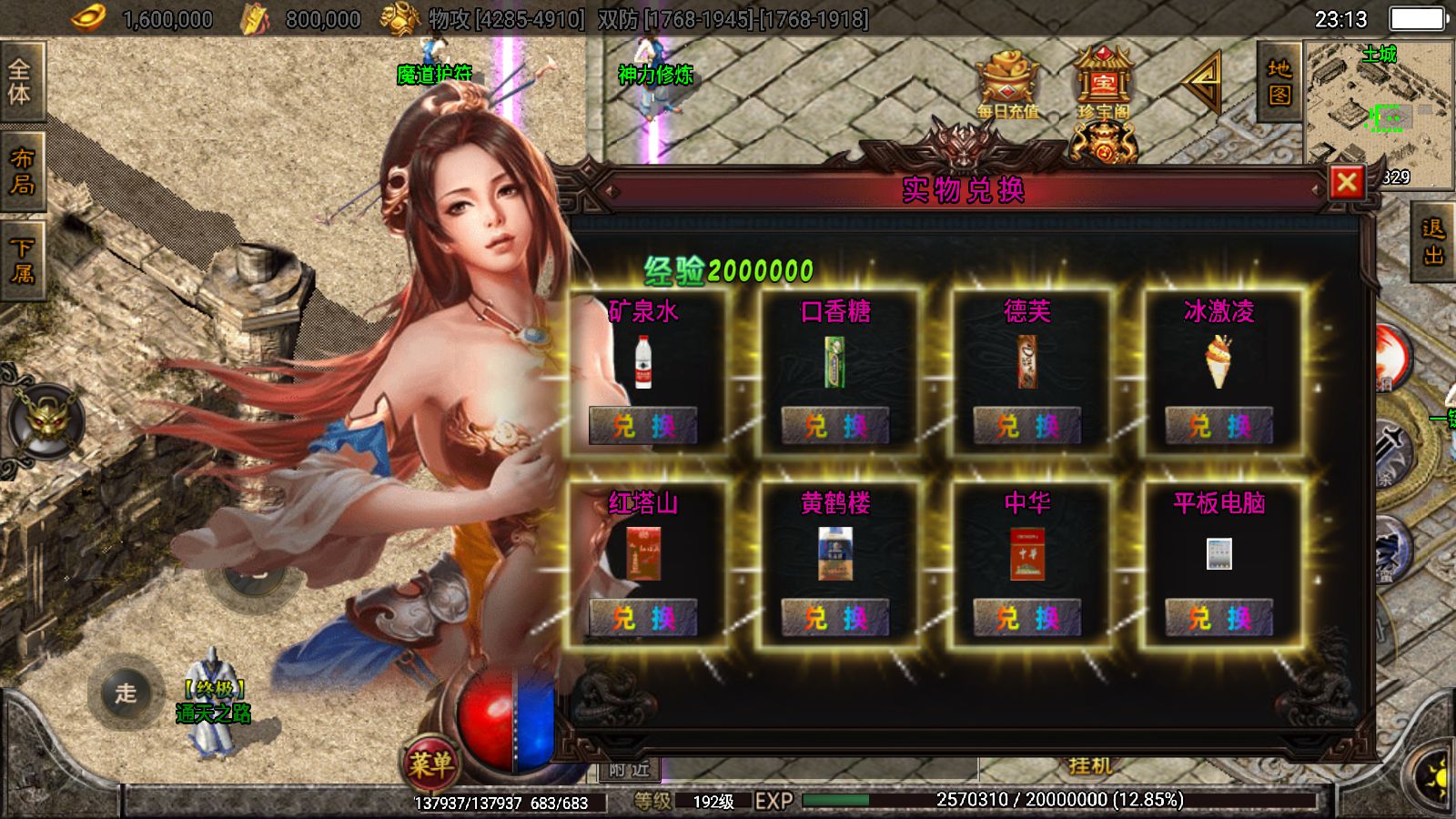1456x819 pixels.
Task: Collapse the golden arrow top icon bar
Action: click(1203, 82)
